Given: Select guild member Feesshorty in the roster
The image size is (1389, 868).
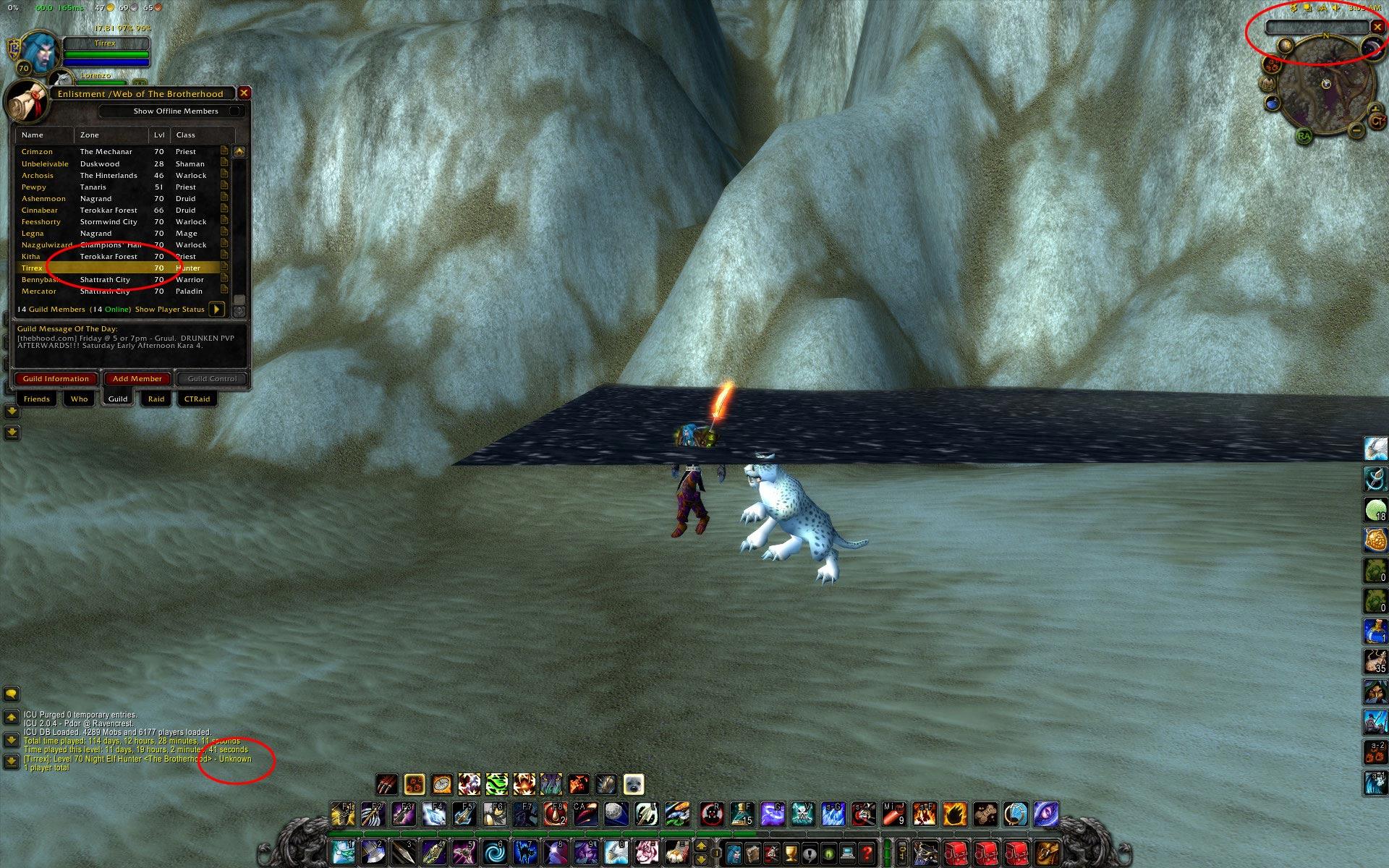Looking at the screenshot, I should tap(41, 222).
